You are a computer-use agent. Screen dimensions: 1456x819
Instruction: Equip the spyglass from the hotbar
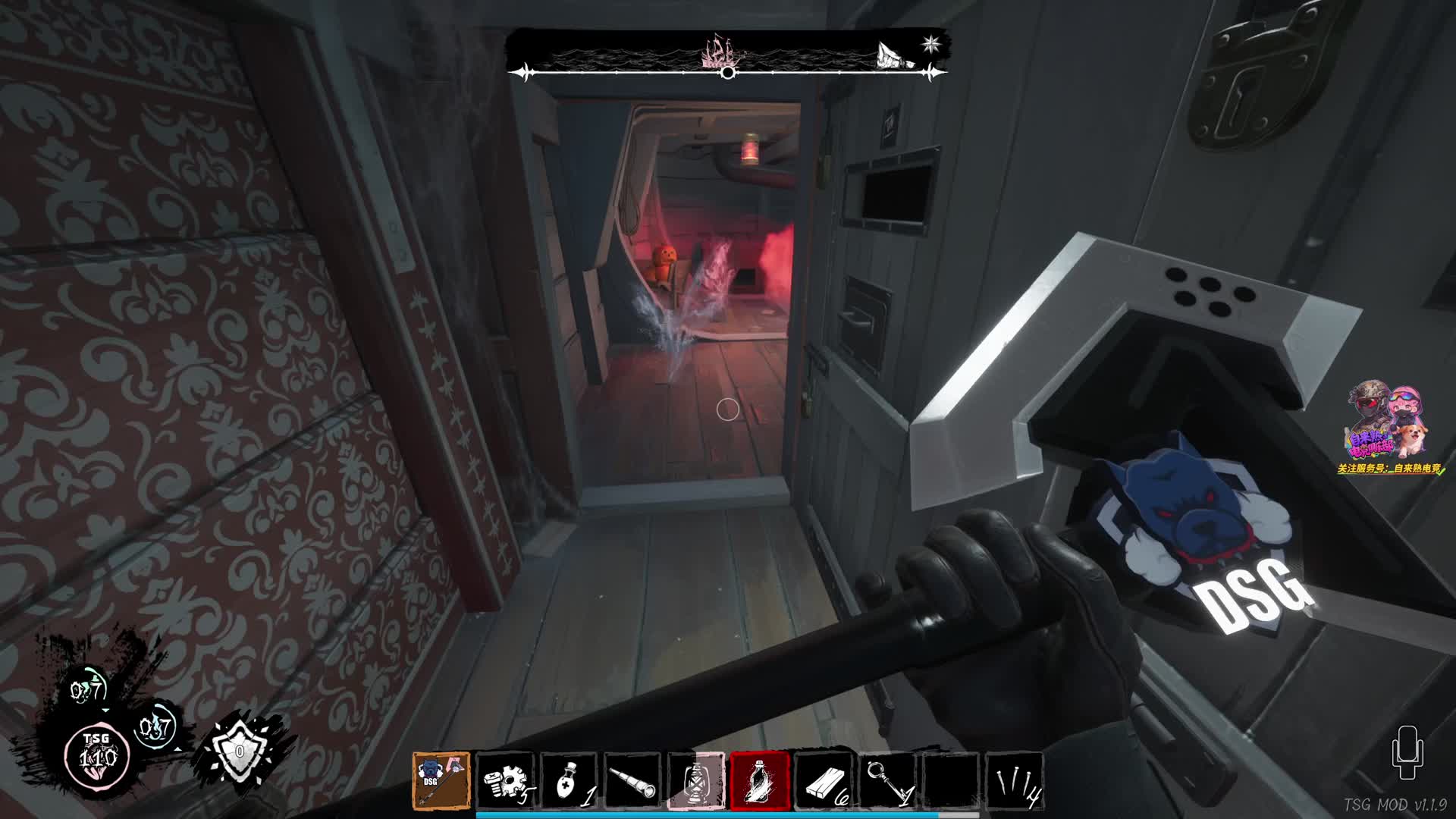click(633, 781)
